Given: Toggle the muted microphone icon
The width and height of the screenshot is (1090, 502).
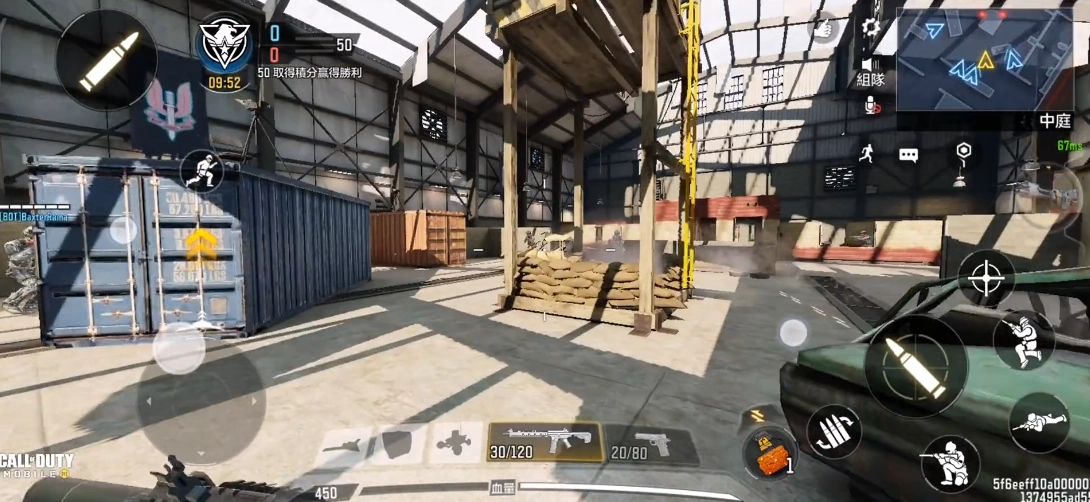Looking at the screenshot, I should click(x=871, y=104).
